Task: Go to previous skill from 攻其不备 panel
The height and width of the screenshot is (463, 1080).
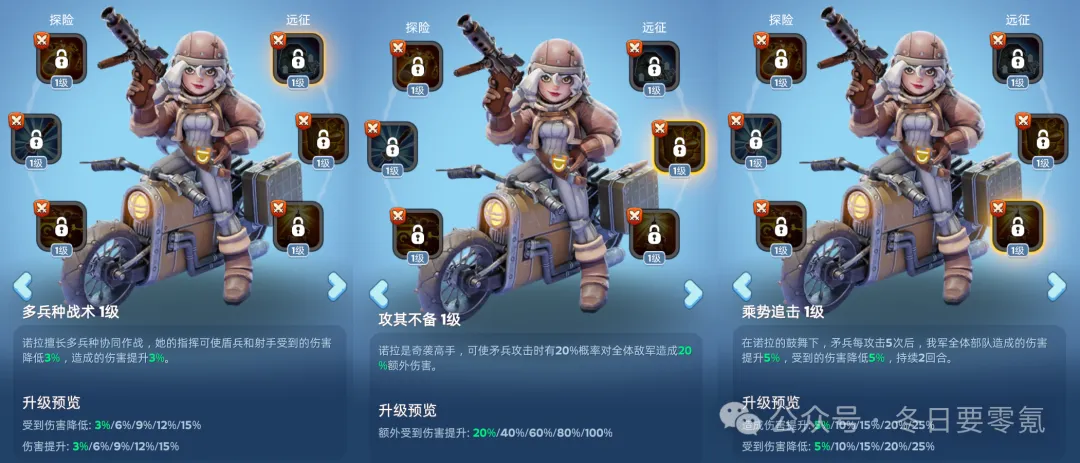Action: click(379, 293)
